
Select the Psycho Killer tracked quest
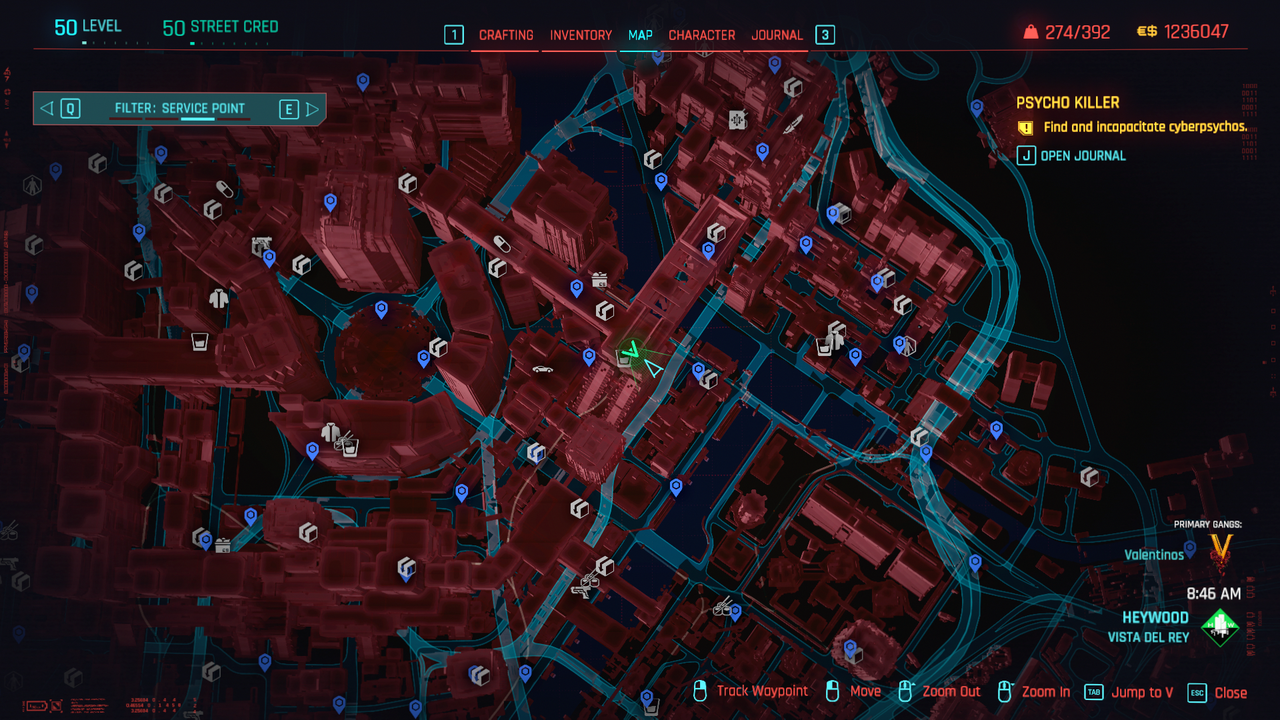coord(1067,103)
